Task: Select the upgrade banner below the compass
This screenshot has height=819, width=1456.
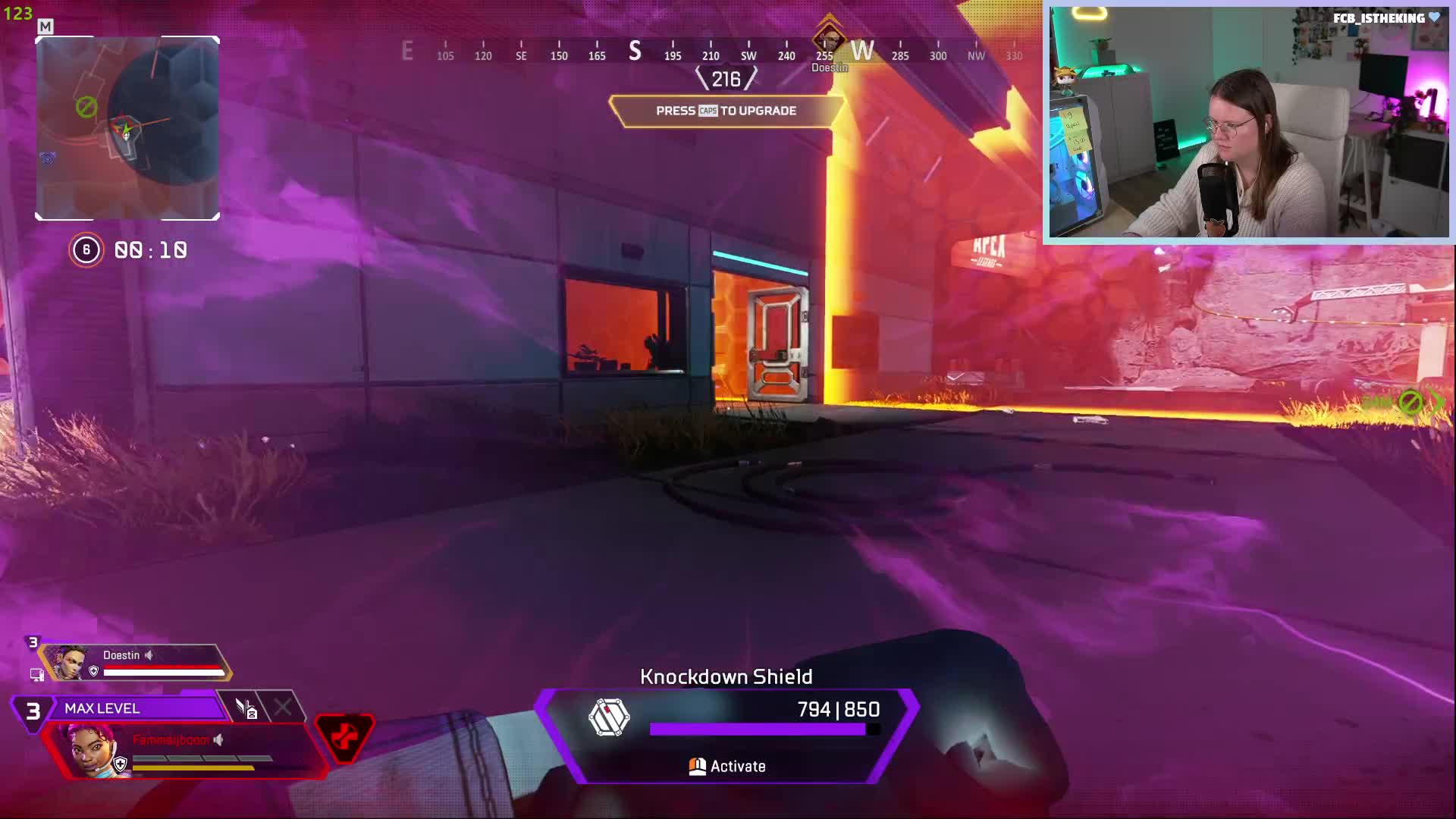Action: coord(726,111)
